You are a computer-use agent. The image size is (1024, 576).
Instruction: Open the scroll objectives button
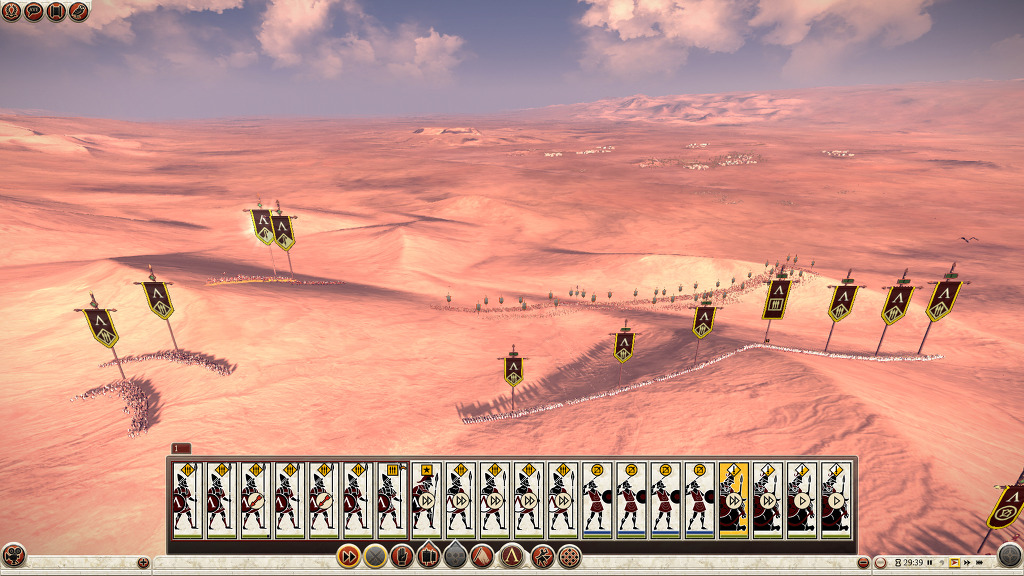pyautogui.click(x=56, y=12)
